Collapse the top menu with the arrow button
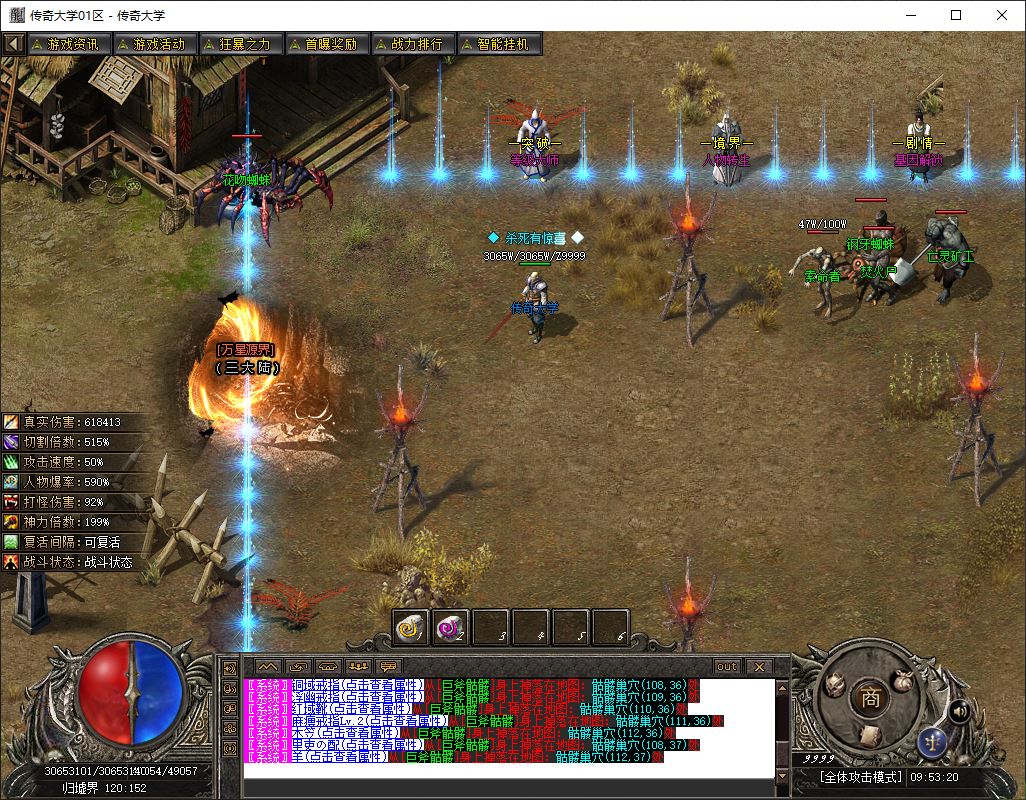The height and width of the screenshot is (800, 1026). click(14, 44)
